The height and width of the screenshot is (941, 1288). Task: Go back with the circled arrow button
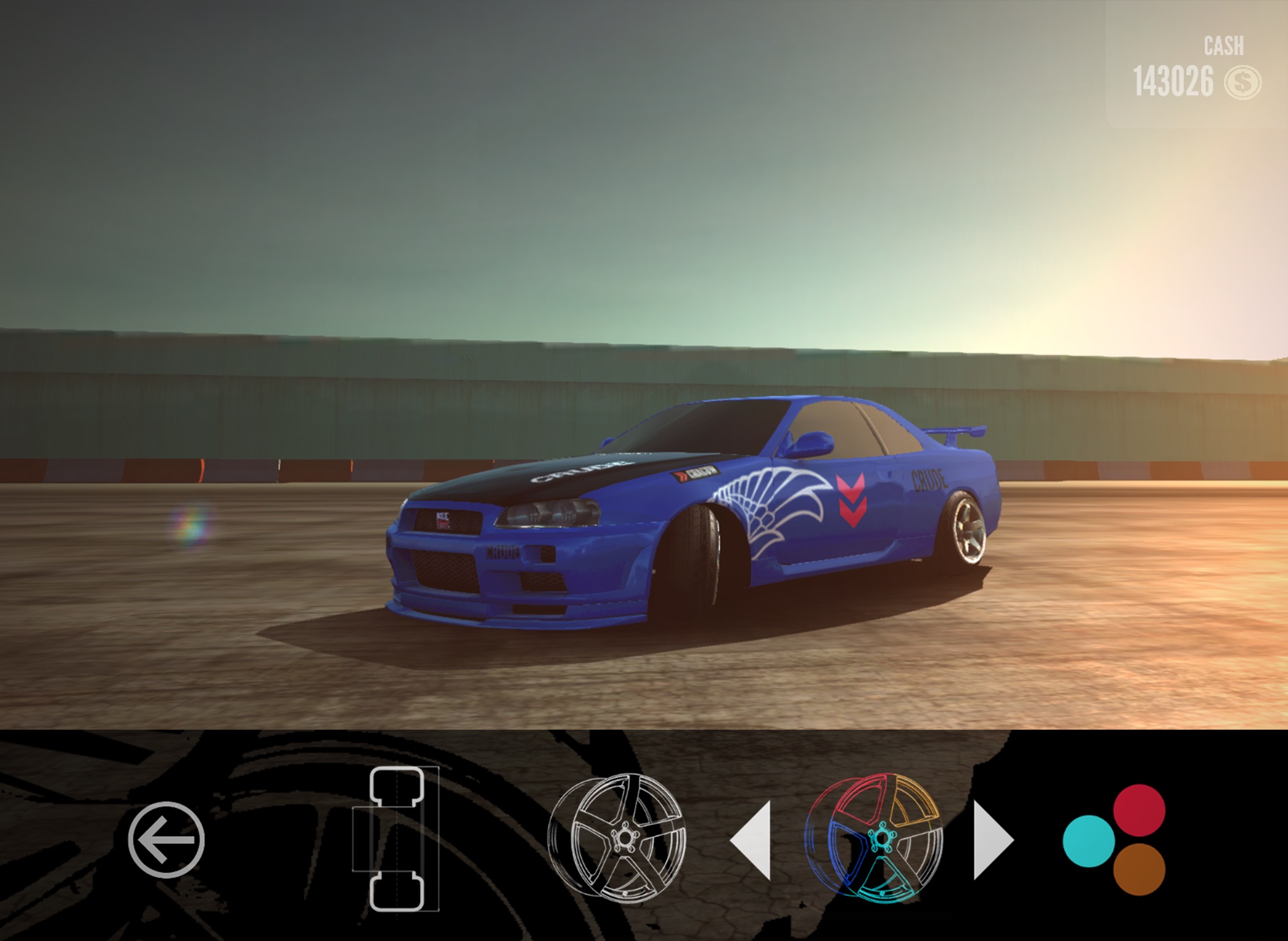coord(166,840)
